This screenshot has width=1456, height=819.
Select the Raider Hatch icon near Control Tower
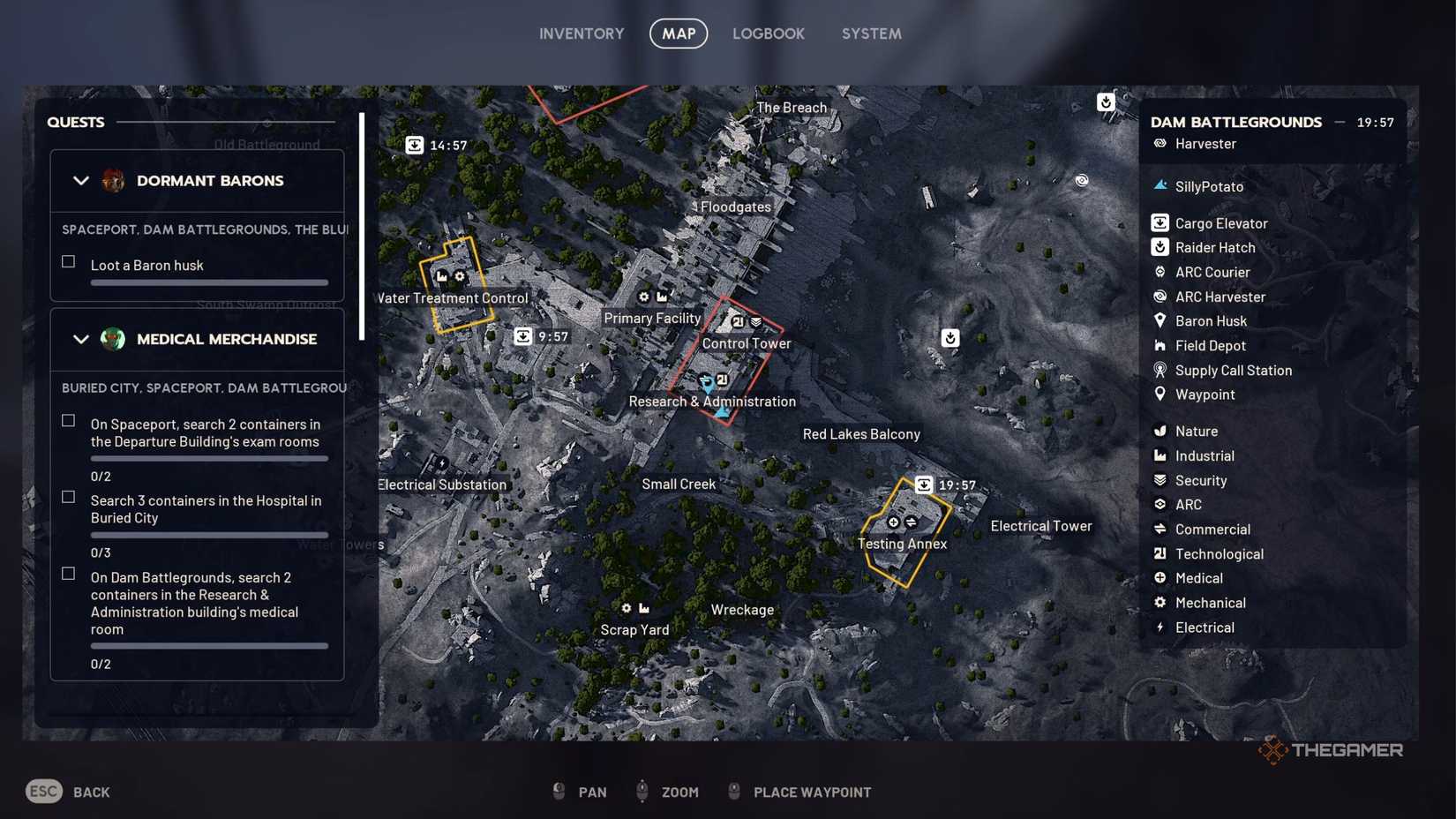[950, 337]
